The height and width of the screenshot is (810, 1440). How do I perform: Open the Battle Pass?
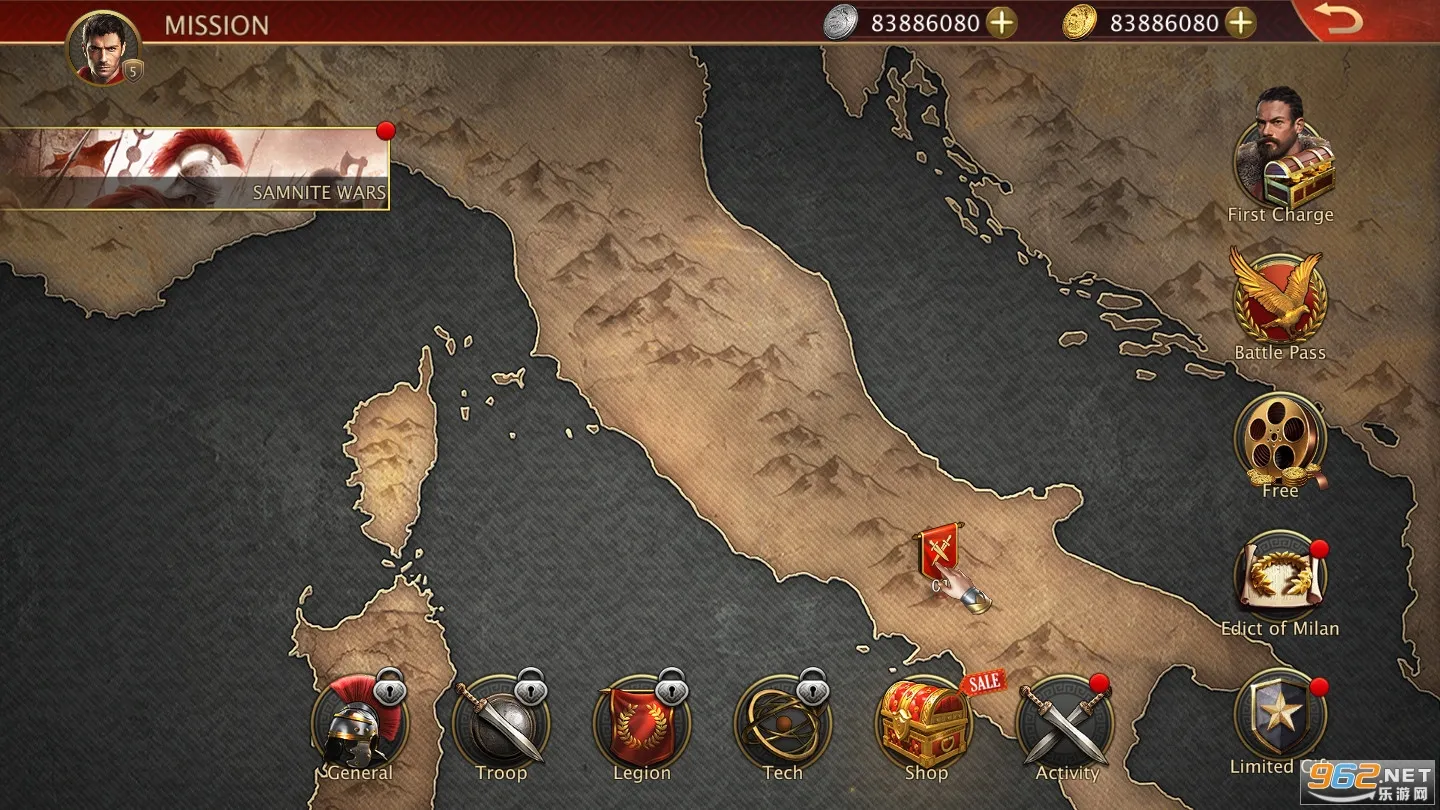[1280, 300]
